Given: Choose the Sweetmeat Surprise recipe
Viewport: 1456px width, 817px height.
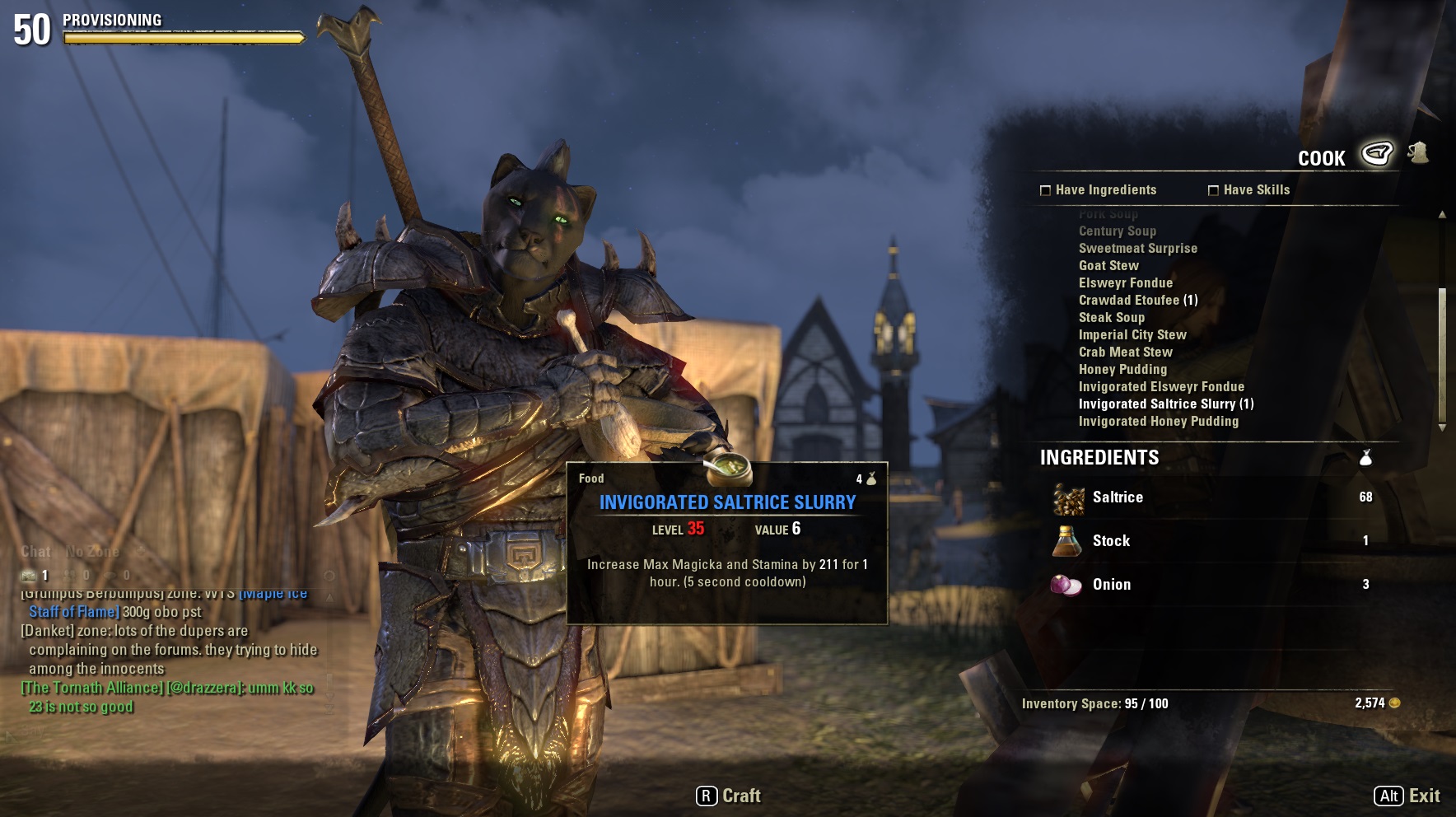Looking at the screenshot, I should pyautogui.click(x=1137, y=249).
